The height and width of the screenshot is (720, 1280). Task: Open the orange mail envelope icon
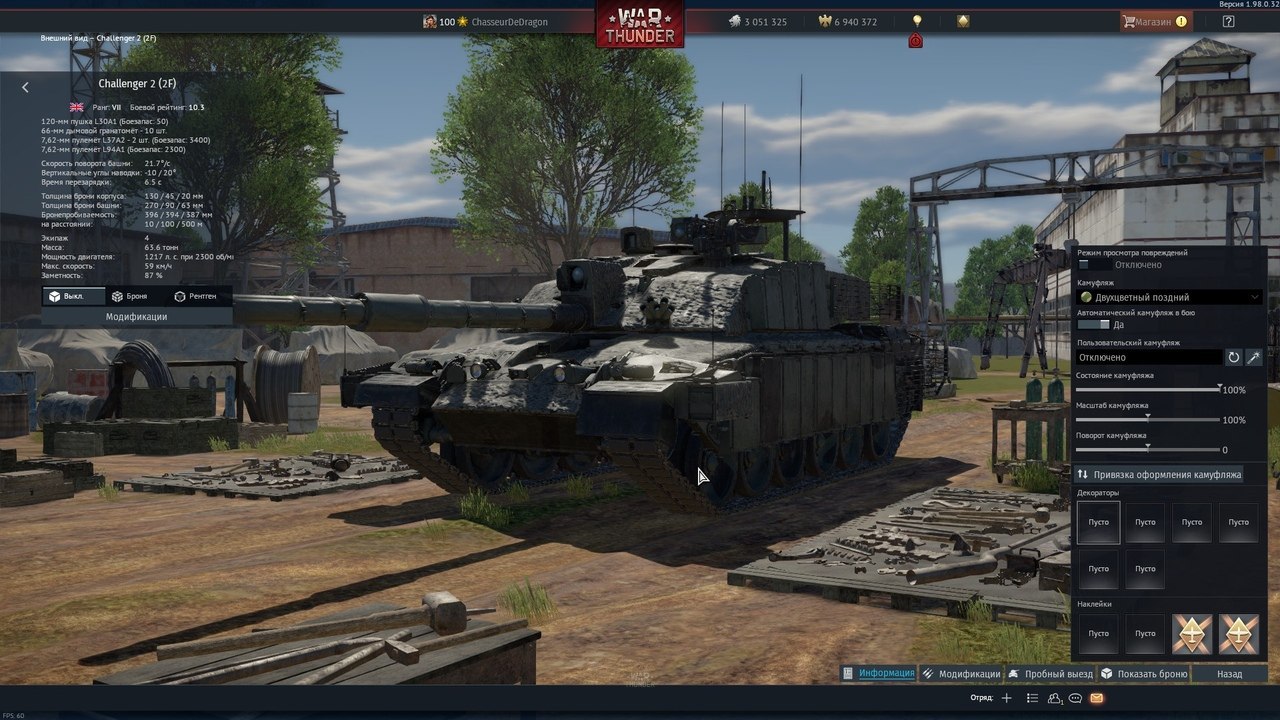pos(1097,698)
